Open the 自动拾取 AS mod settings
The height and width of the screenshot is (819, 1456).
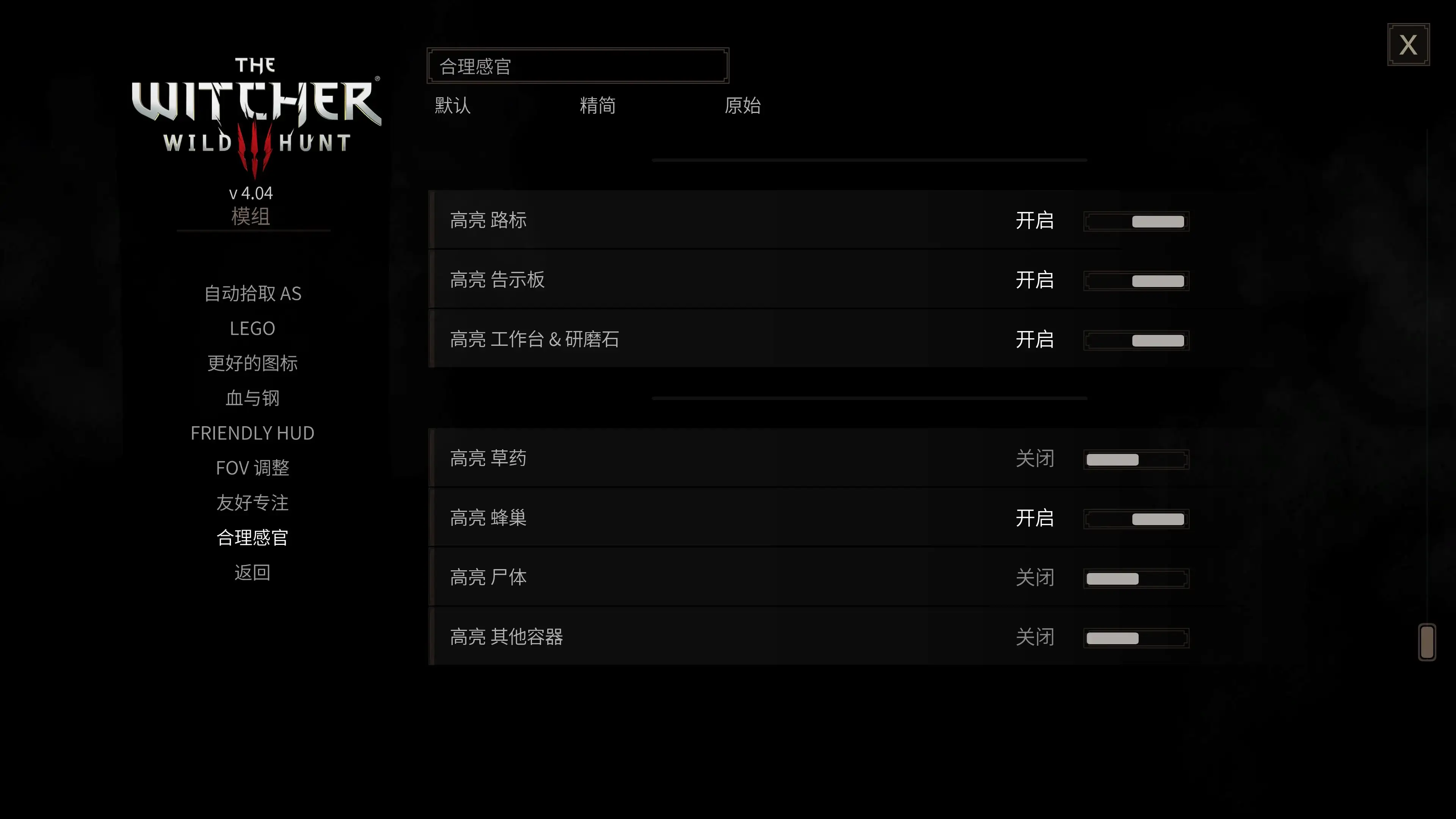pos(253,293)
